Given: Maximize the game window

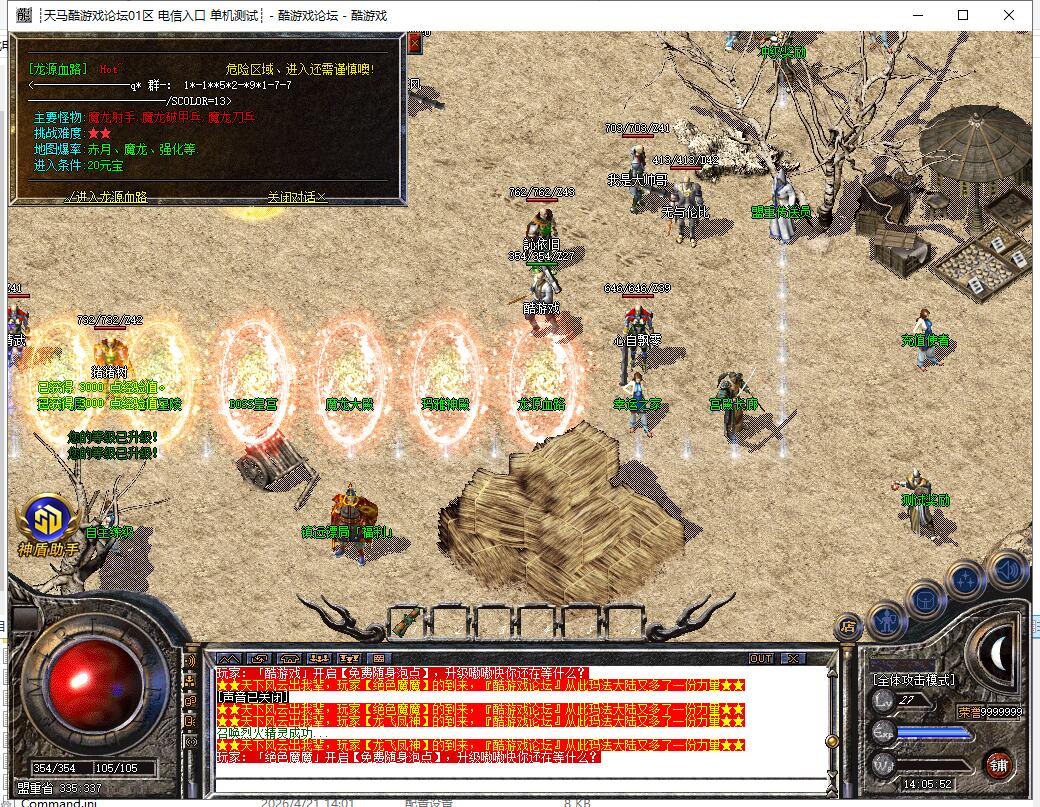Looking at the screenshot, I should pos(963,15).
